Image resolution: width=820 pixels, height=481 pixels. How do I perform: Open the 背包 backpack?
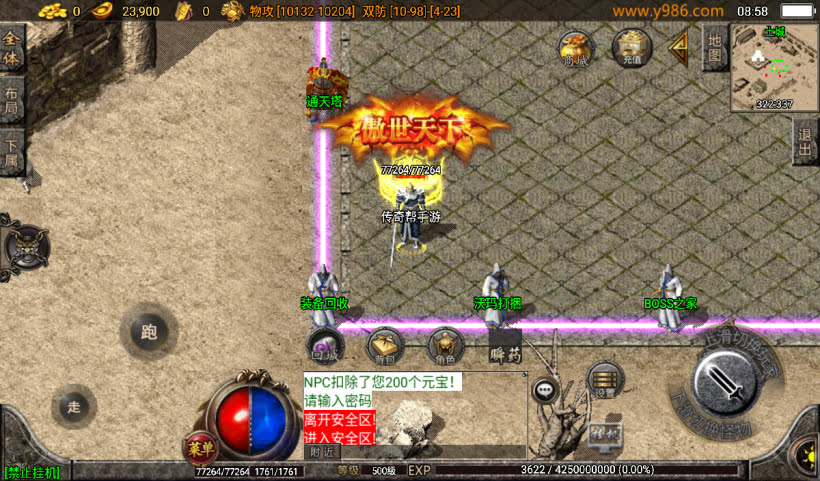(385, 346)
